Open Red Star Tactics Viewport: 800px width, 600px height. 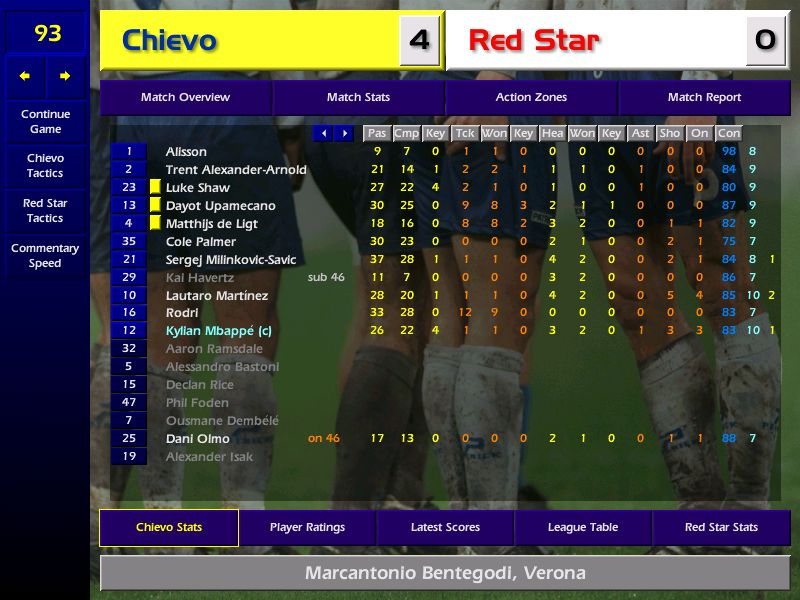pos(45,210)
